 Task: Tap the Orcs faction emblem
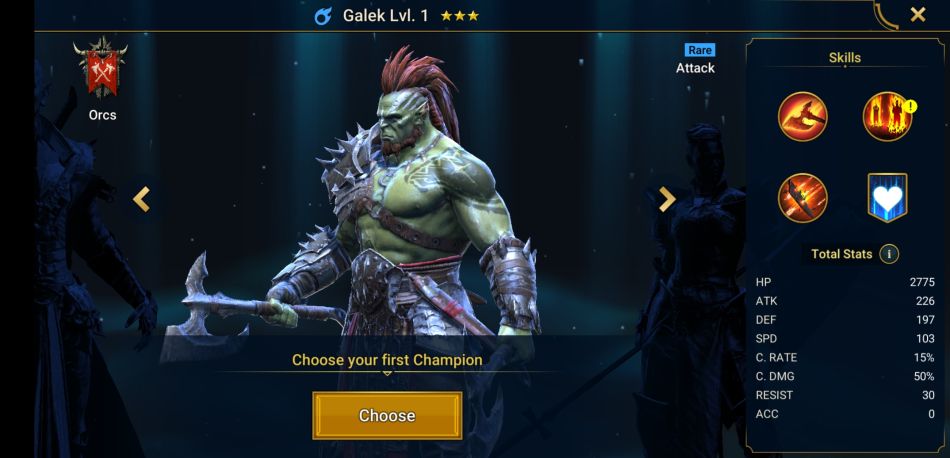point(102,69)
